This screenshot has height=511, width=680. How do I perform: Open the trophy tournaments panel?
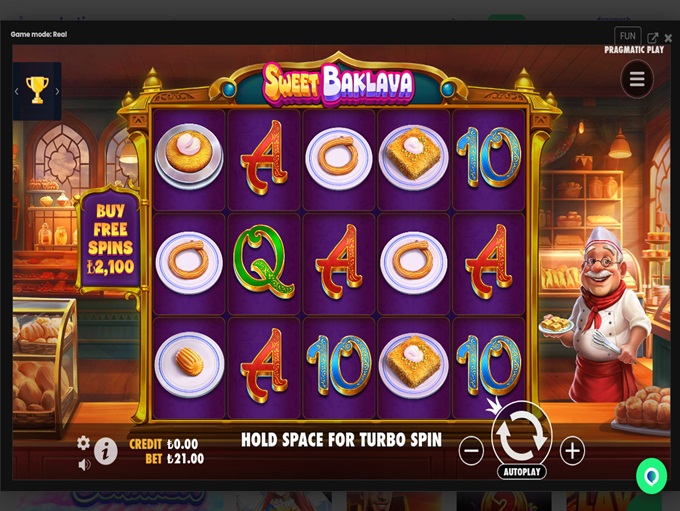pos(37,91)
